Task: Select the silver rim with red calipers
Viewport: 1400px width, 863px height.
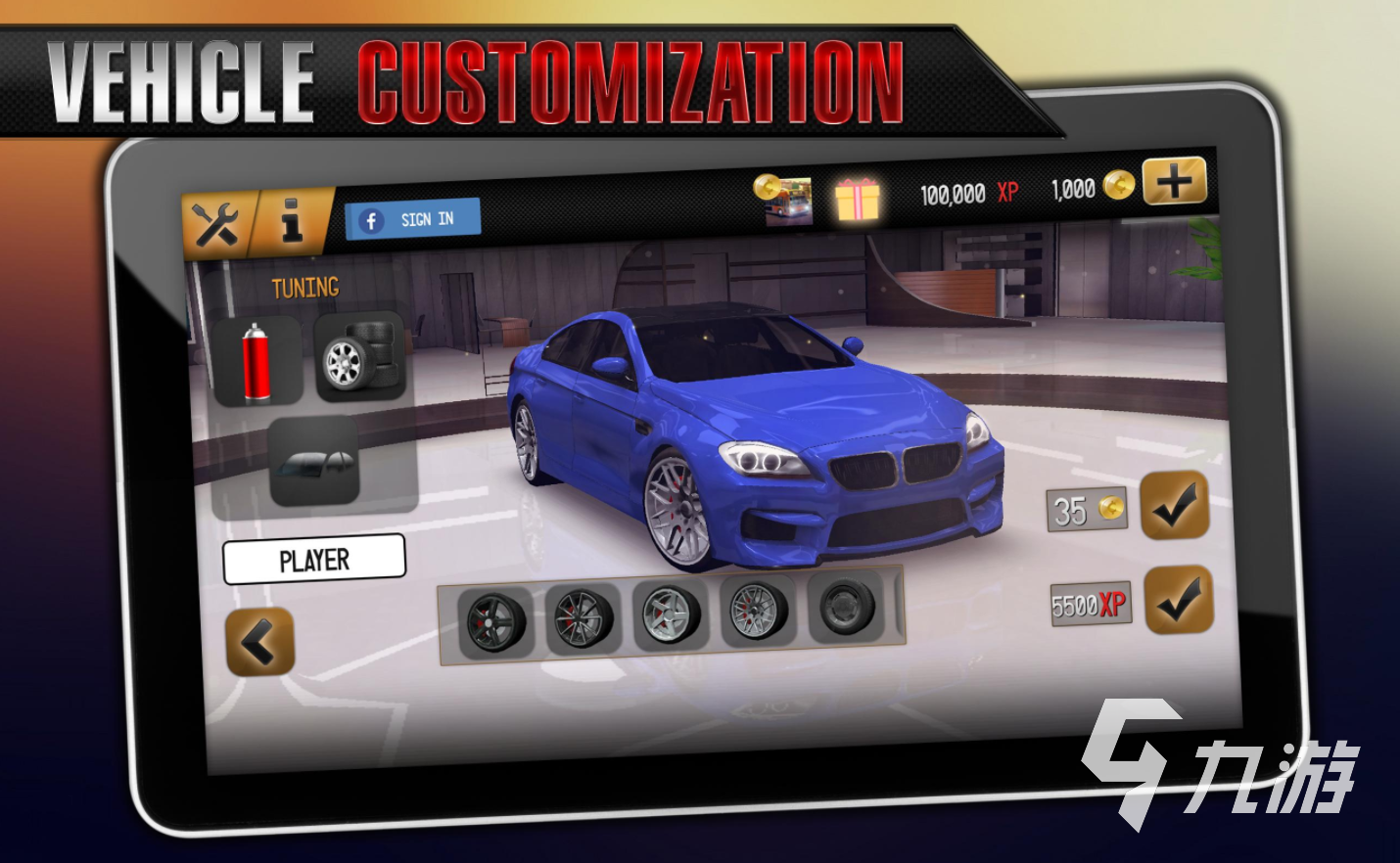Action: tap(670, 614)
